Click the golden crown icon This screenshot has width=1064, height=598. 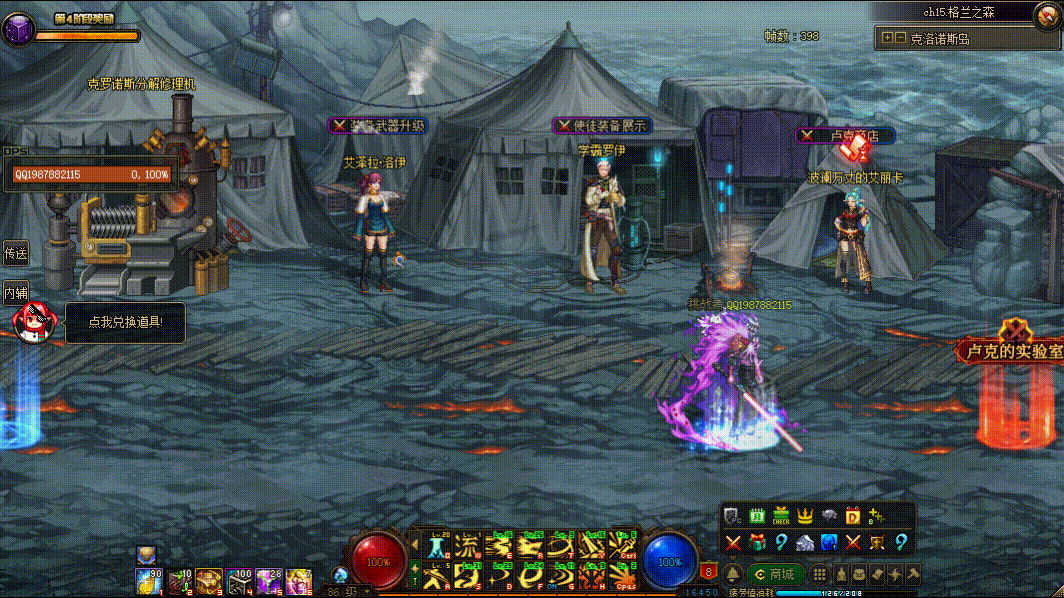click(x=806, y=516)
